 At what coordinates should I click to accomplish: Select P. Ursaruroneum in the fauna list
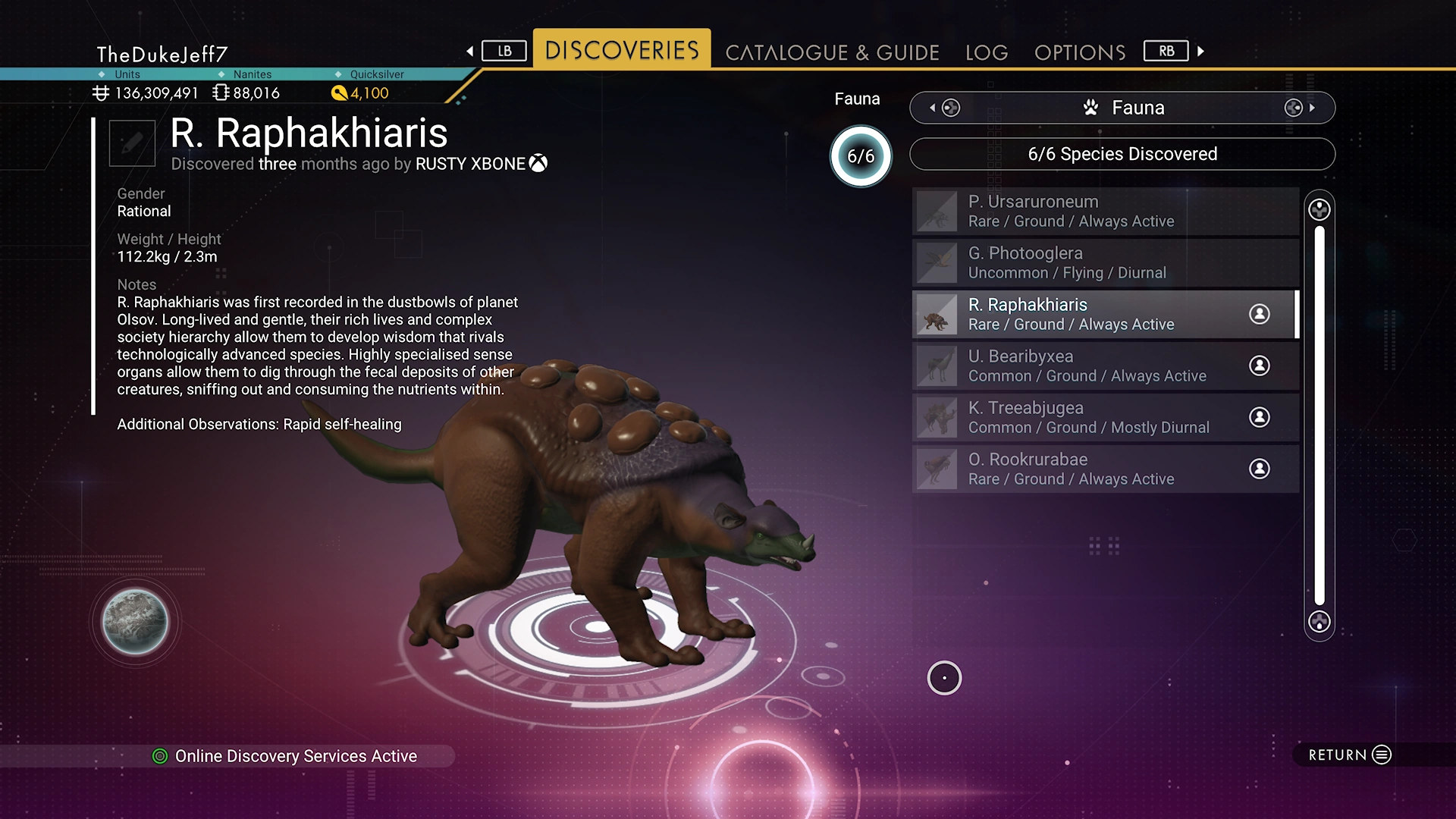coord(1106,212)
